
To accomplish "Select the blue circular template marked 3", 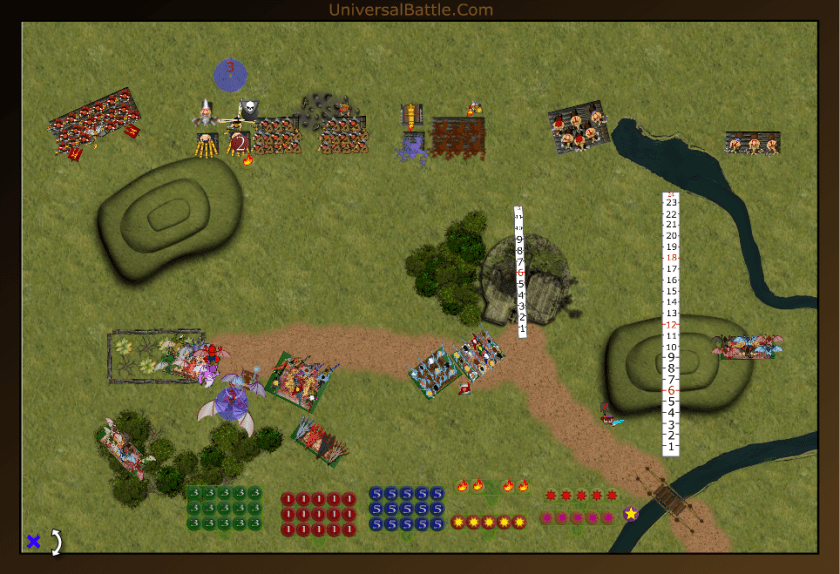I will pyautogui.click(x=230, y=73).
